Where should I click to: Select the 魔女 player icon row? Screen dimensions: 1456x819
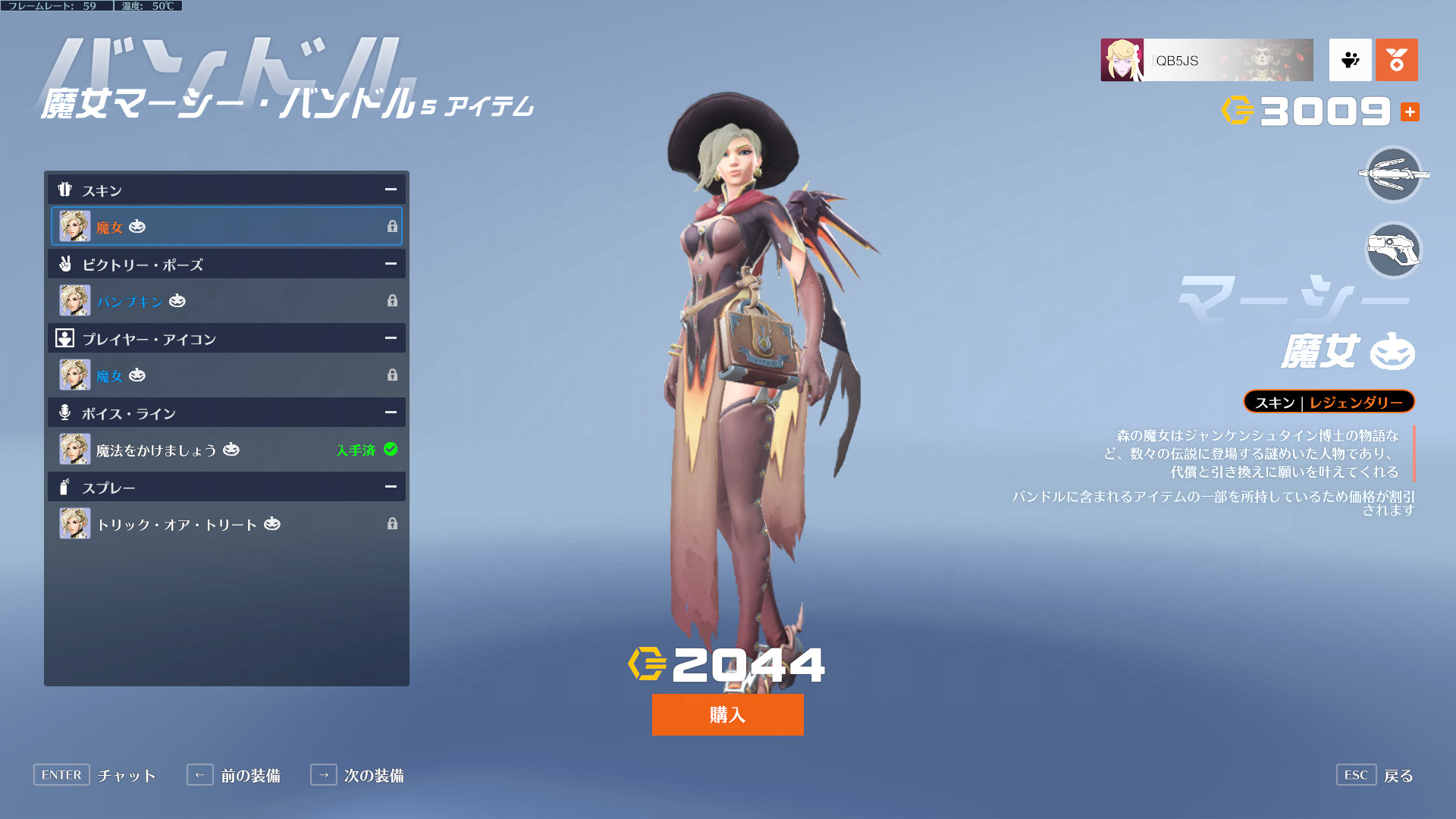point(226,375)
